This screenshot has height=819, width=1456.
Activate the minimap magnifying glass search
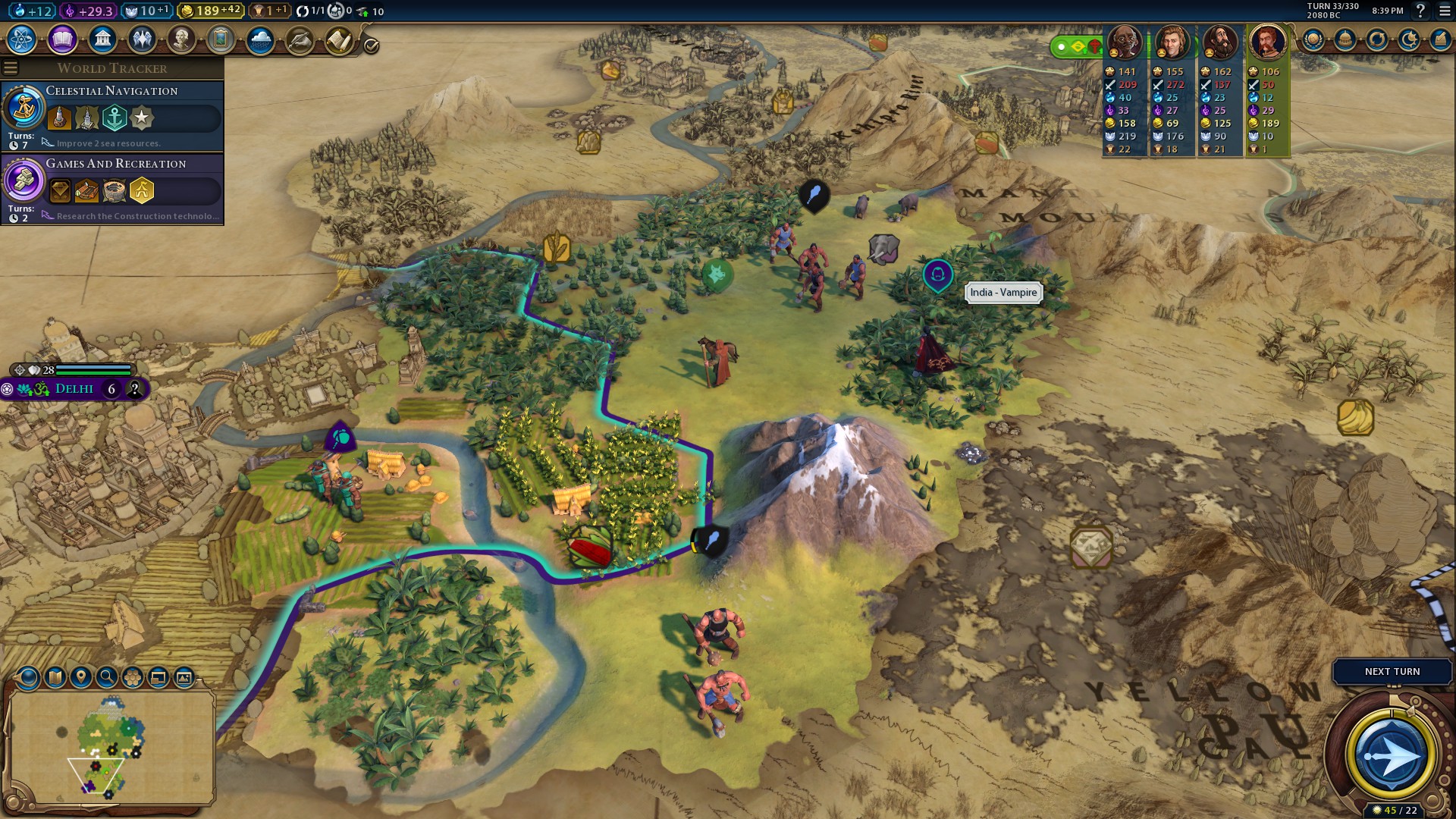(107, 677)
